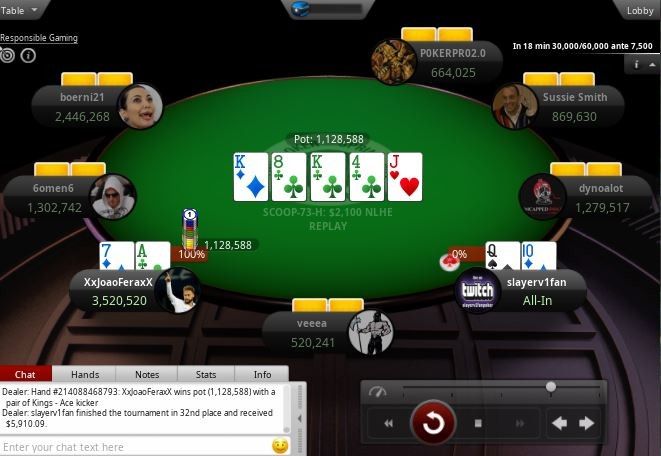Go to the Lobby
Image resolution: width=661 pixels, height=456 pixels.
(x=640, y=10)
